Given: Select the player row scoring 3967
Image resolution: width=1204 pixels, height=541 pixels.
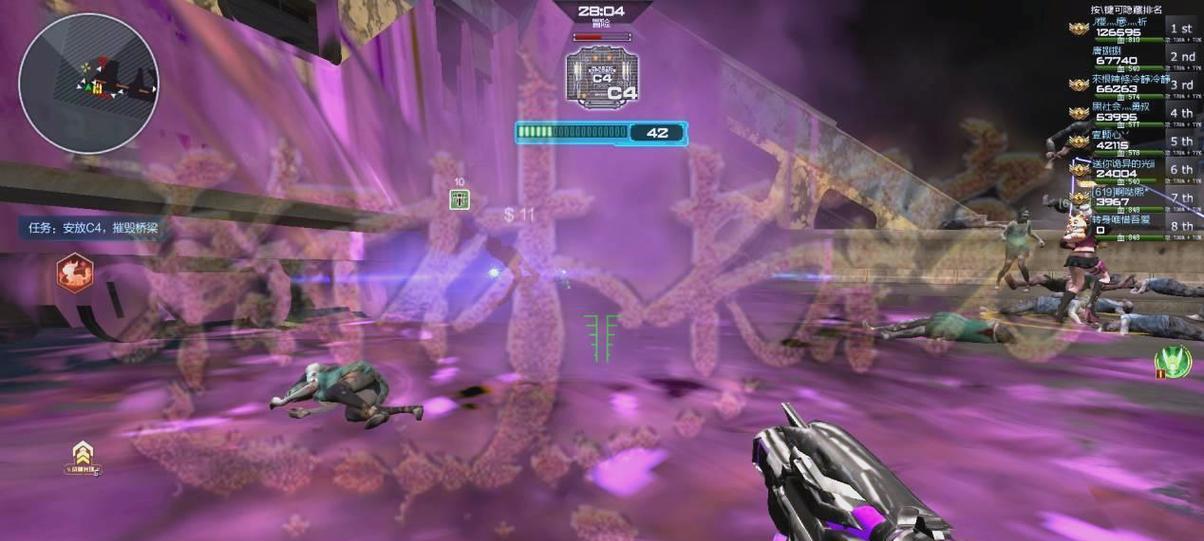Looking at the screenshot, I should point(1130,199).
